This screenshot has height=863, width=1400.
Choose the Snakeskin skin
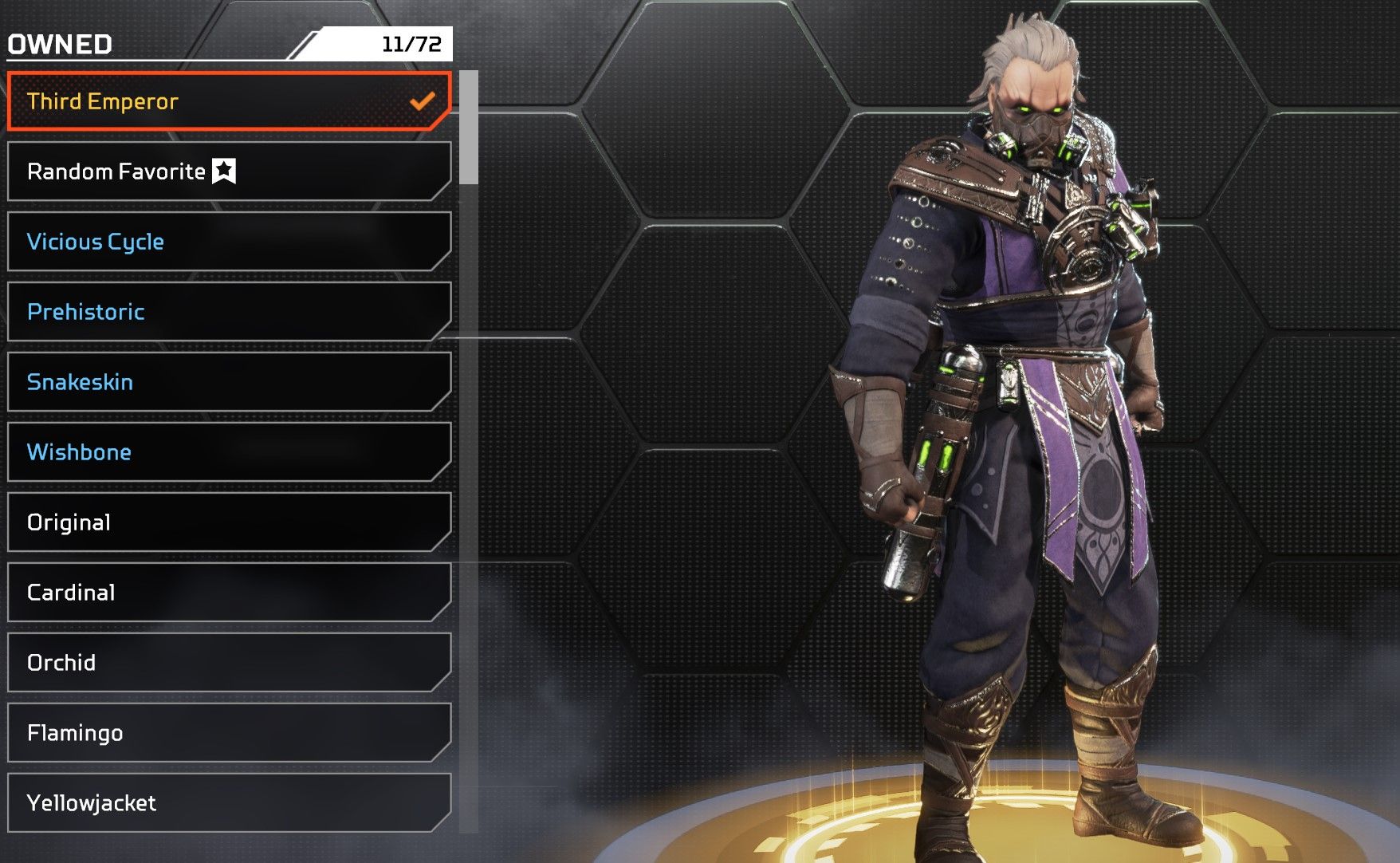229,382
